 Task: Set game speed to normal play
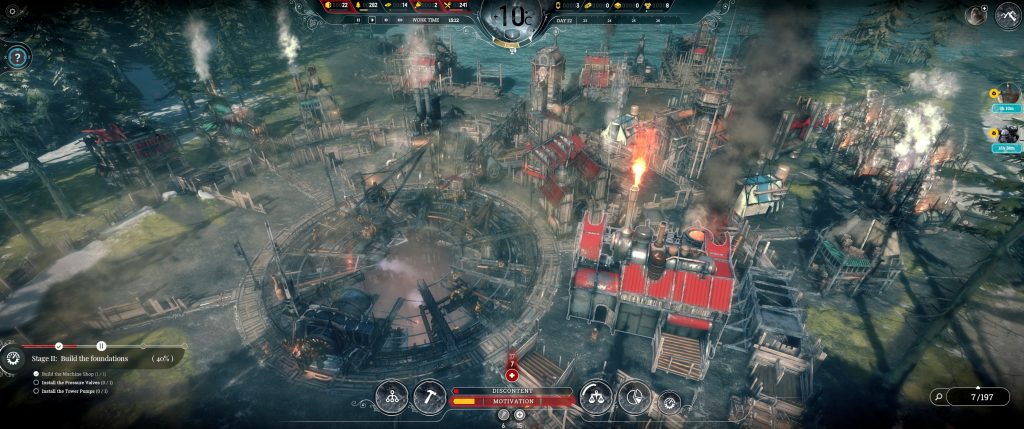point(372,19)
